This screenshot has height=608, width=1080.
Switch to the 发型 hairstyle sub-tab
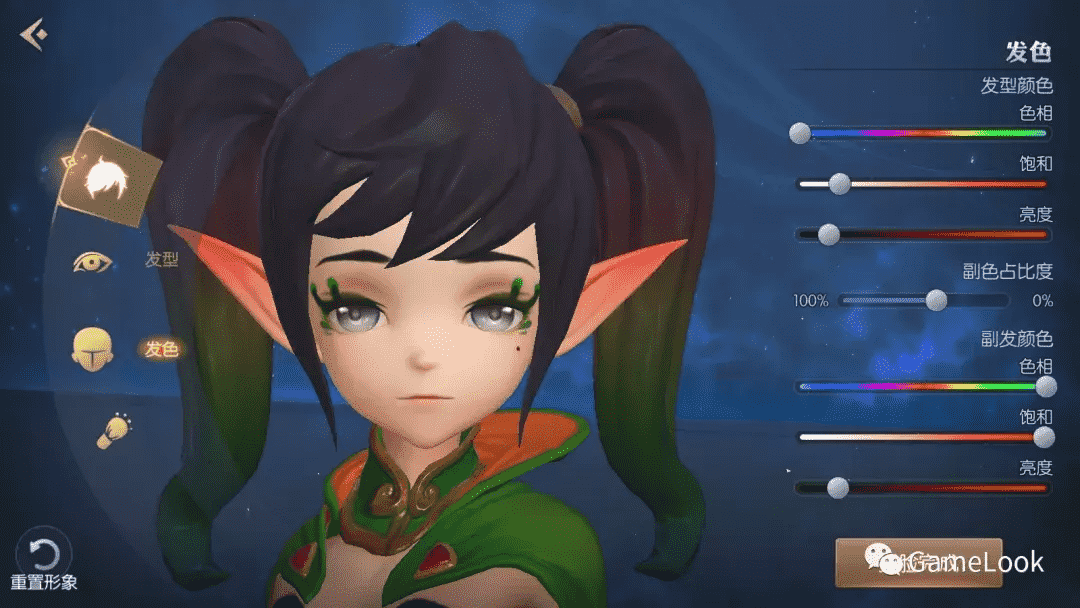162,260
